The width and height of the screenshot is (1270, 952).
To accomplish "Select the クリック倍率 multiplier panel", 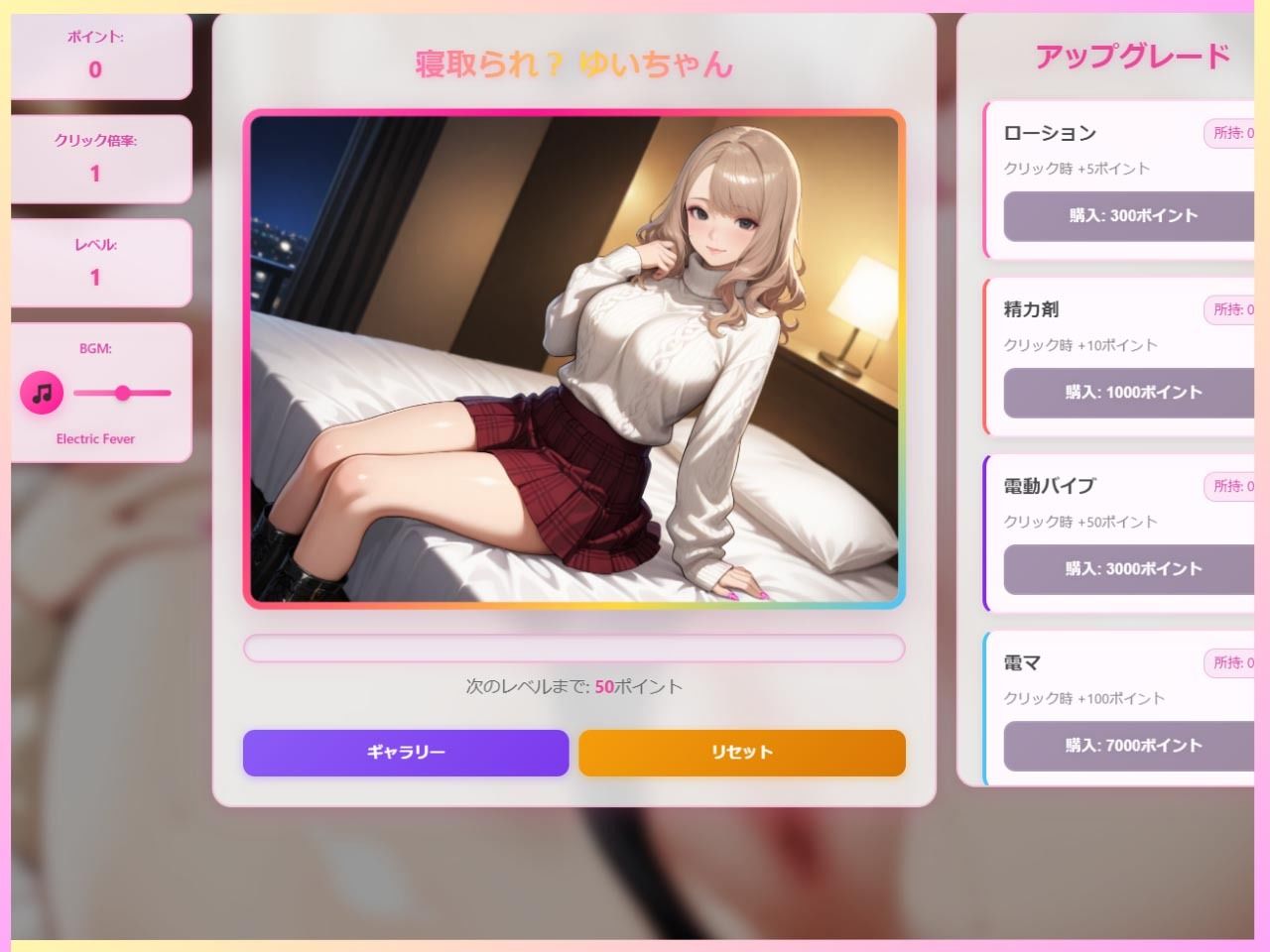I will 94,159.
